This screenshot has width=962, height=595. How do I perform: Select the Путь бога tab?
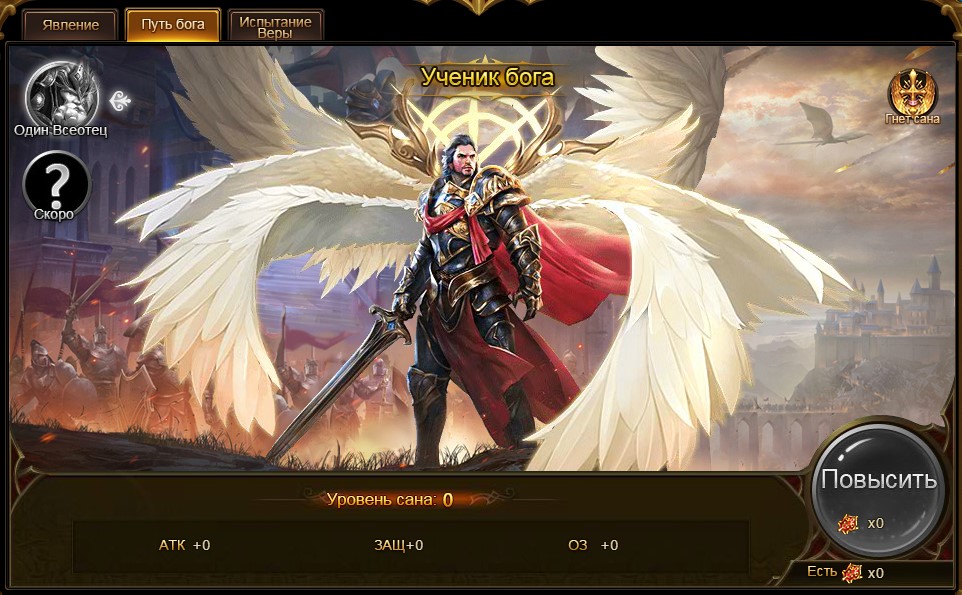coord(173,25)
